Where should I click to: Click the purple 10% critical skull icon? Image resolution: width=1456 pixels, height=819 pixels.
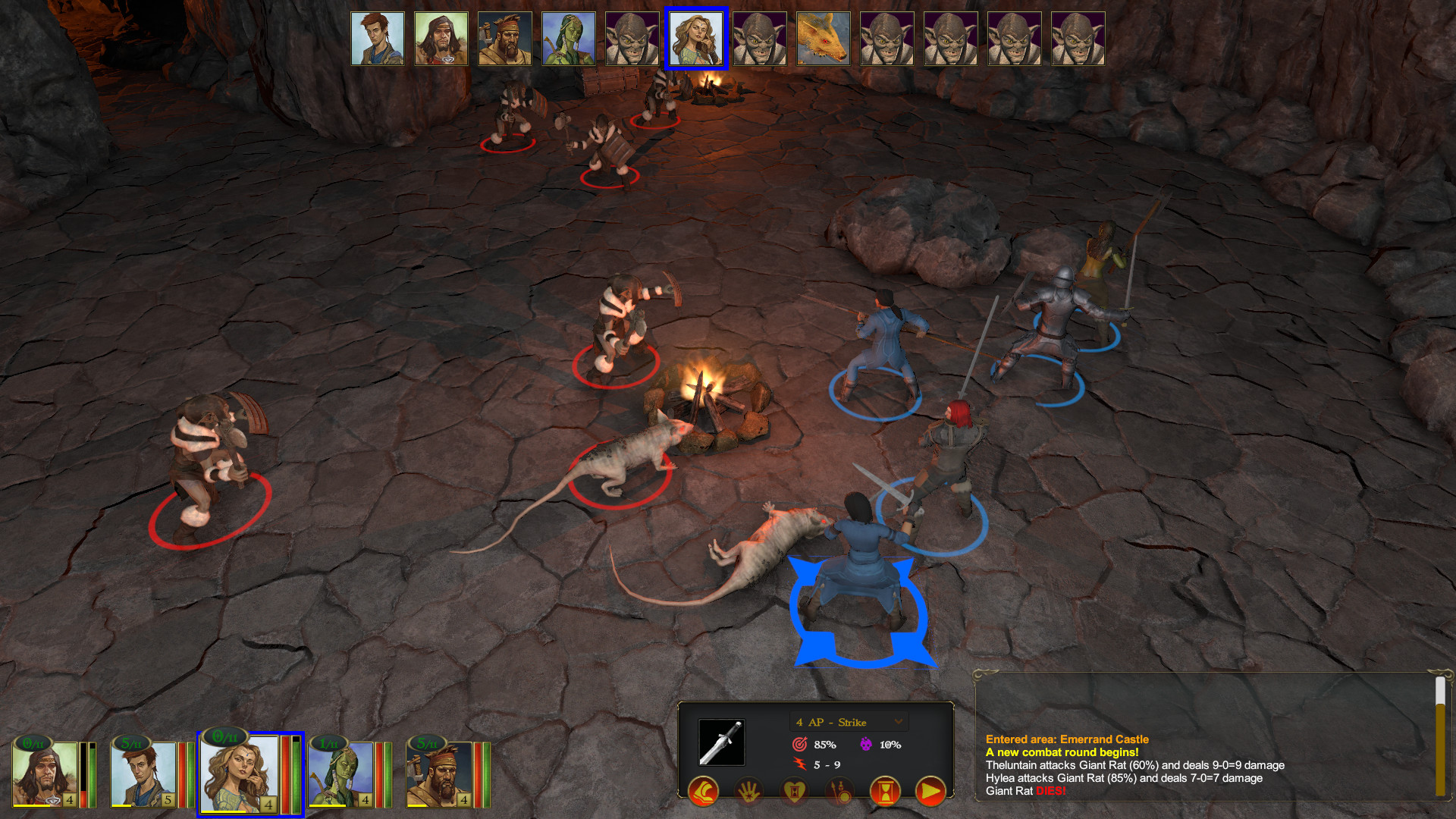(x=866, y=744)
